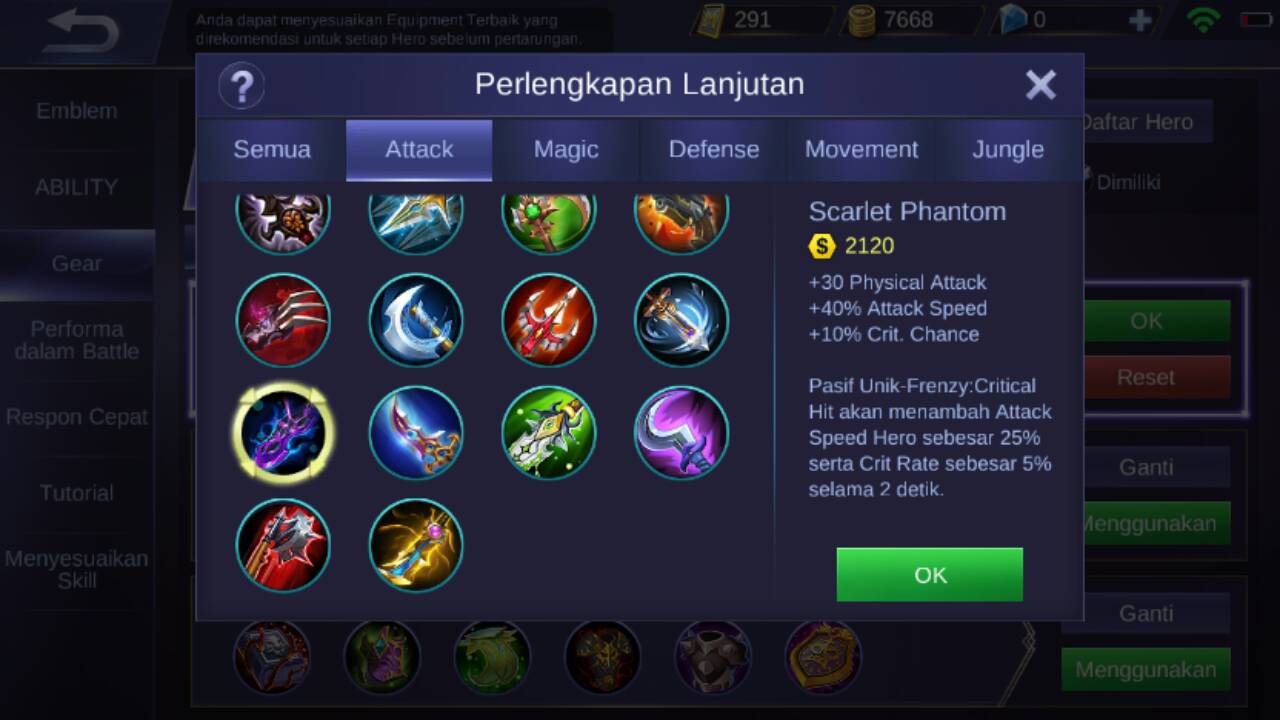Open the question mark help
1280x720 pixels.
coord(241,85)
